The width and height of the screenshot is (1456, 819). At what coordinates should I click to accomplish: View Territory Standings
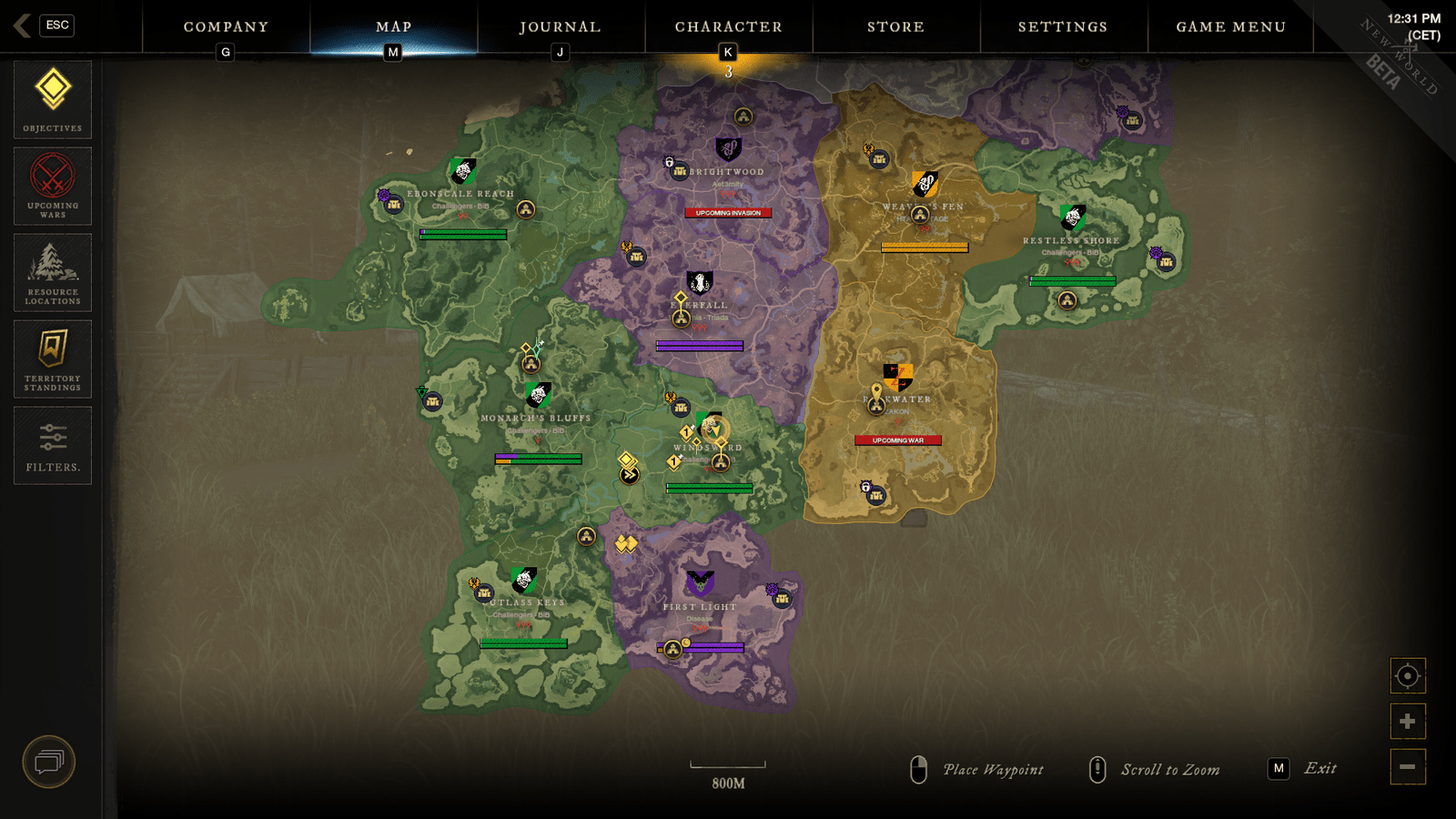point(52,357)
